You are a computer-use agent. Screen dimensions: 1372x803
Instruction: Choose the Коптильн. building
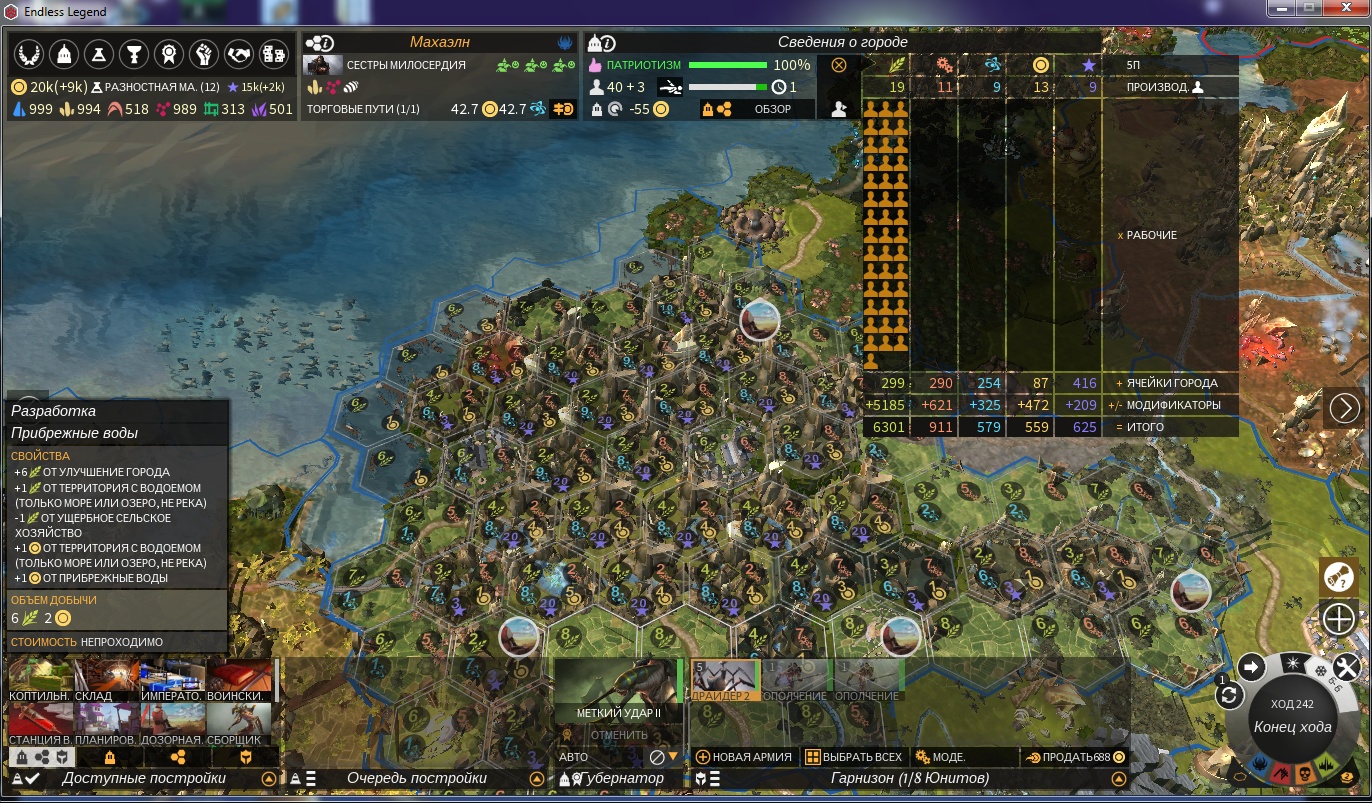40,680
